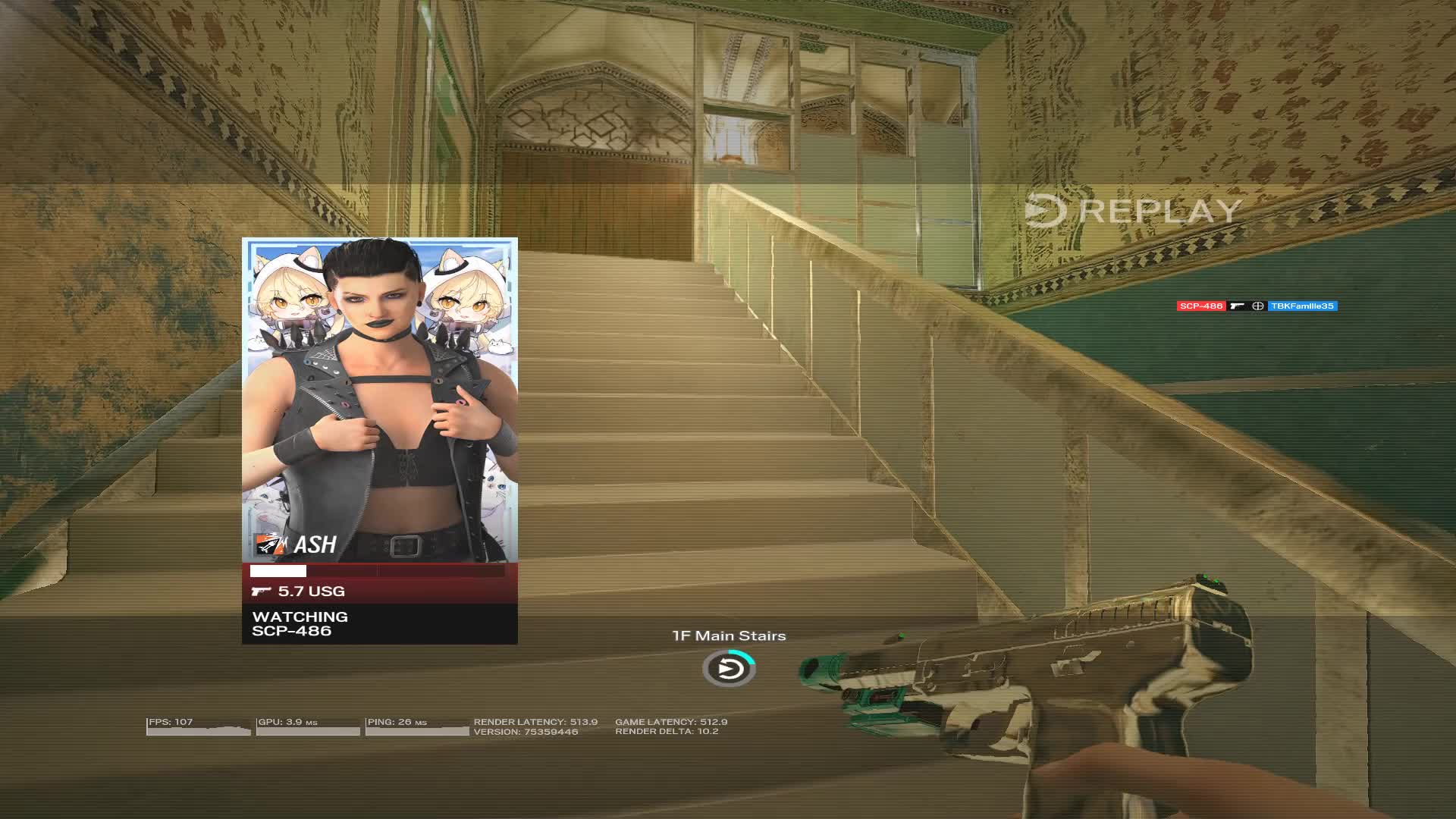Click the VERSION 75359446 text
The width and height of the screenshot is (1456, 819).
coord(527,733)
